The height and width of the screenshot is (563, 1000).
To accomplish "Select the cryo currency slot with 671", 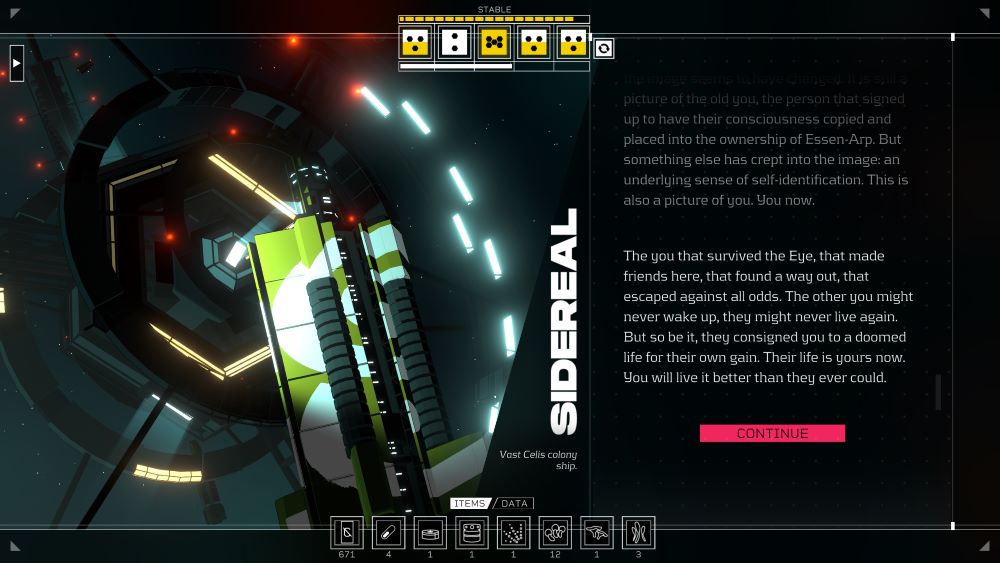I will [347, 532].
